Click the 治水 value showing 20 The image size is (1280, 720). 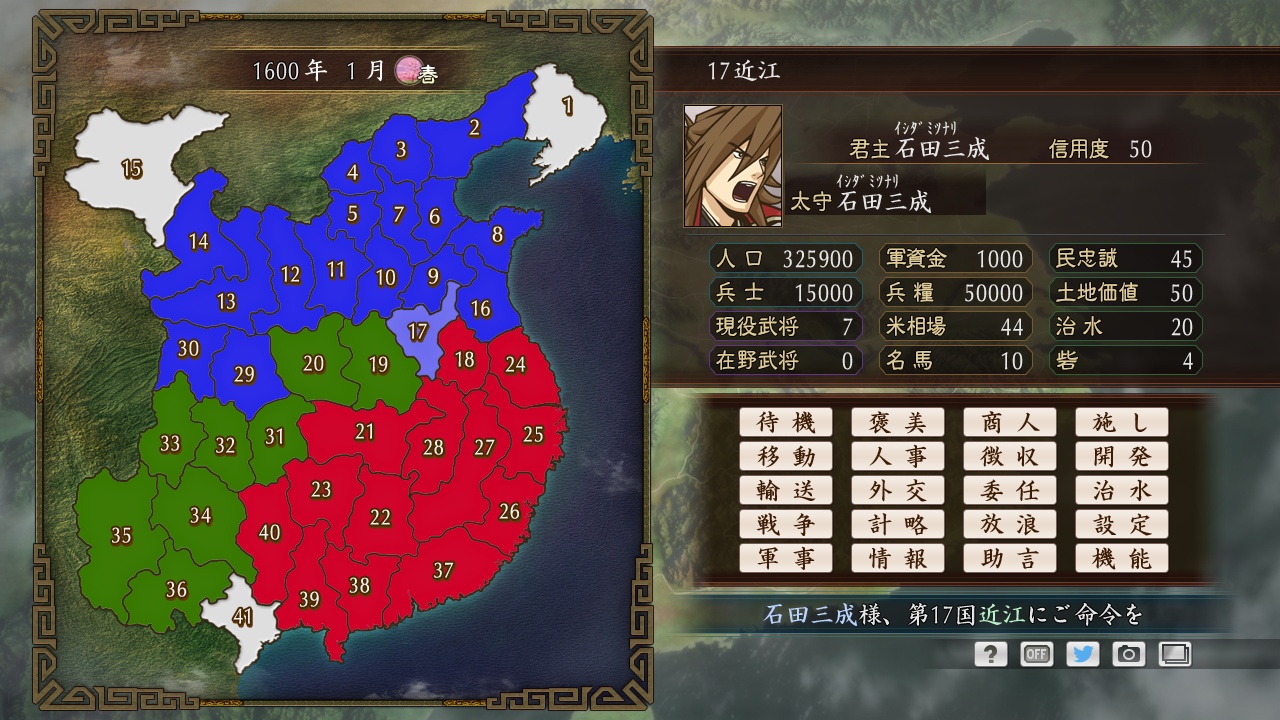[x=1124, y=327]
